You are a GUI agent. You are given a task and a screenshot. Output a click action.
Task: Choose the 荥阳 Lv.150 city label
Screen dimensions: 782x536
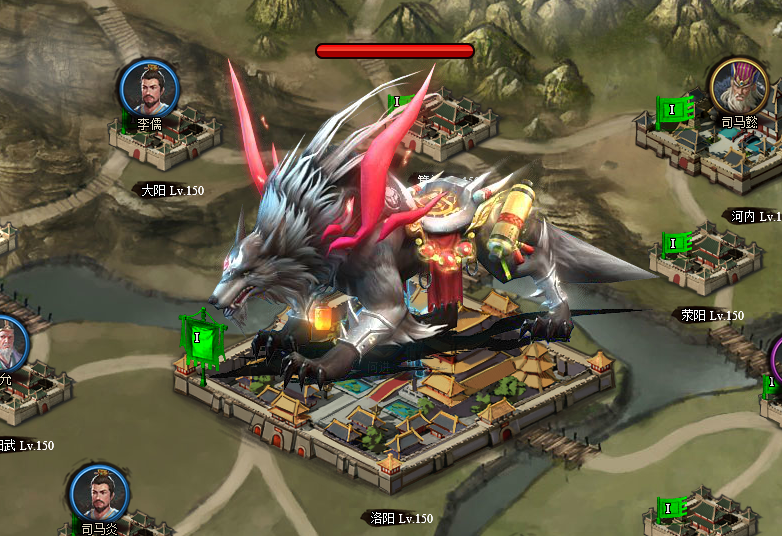click(712, 315)
